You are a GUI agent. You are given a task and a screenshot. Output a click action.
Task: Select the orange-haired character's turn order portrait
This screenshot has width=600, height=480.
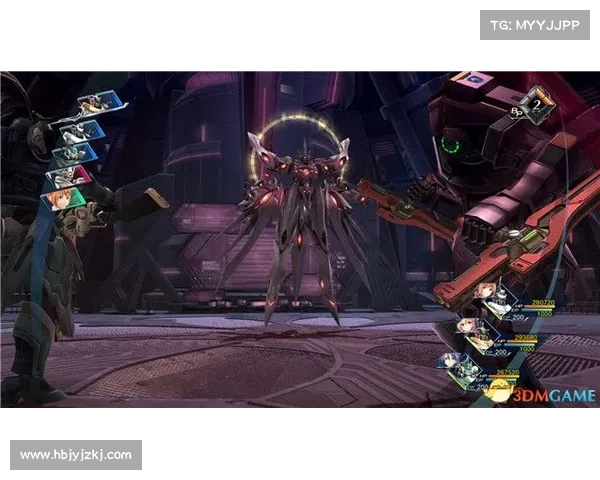click(x=64, y=197)
